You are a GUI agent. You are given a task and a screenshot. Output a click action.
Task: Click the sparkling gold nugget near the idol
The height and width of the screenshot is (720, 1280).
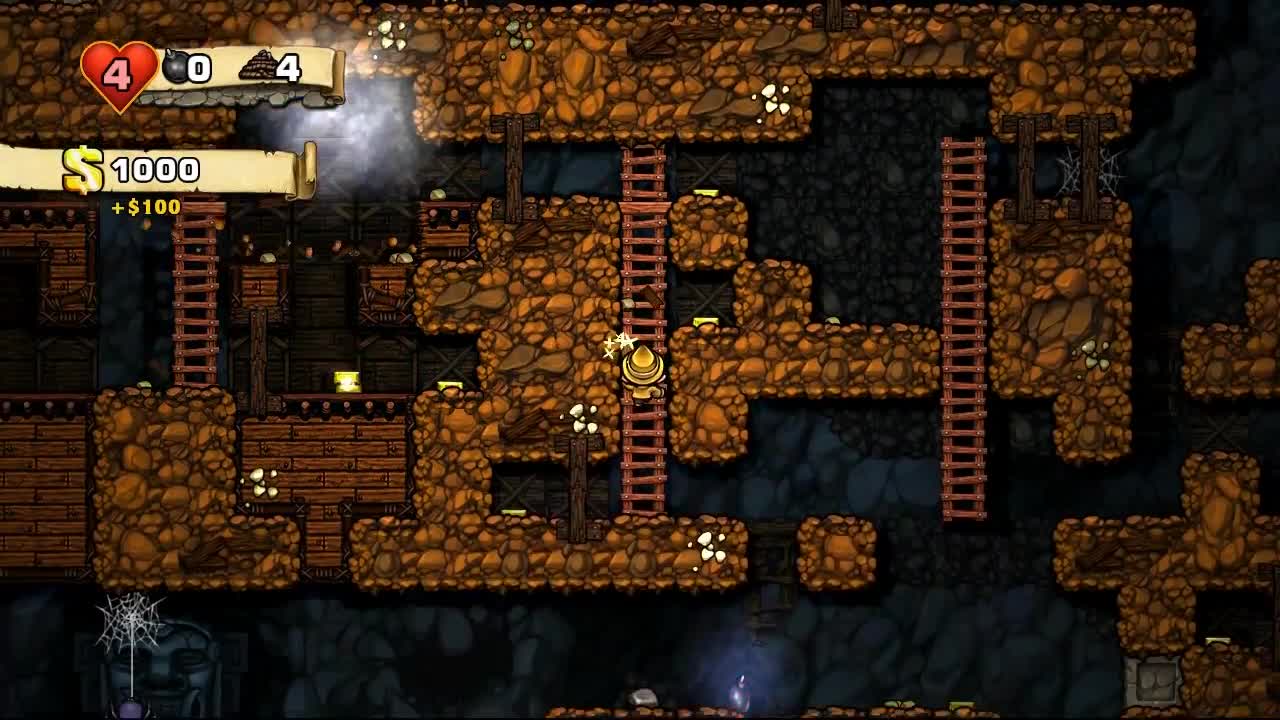point(618,344)
